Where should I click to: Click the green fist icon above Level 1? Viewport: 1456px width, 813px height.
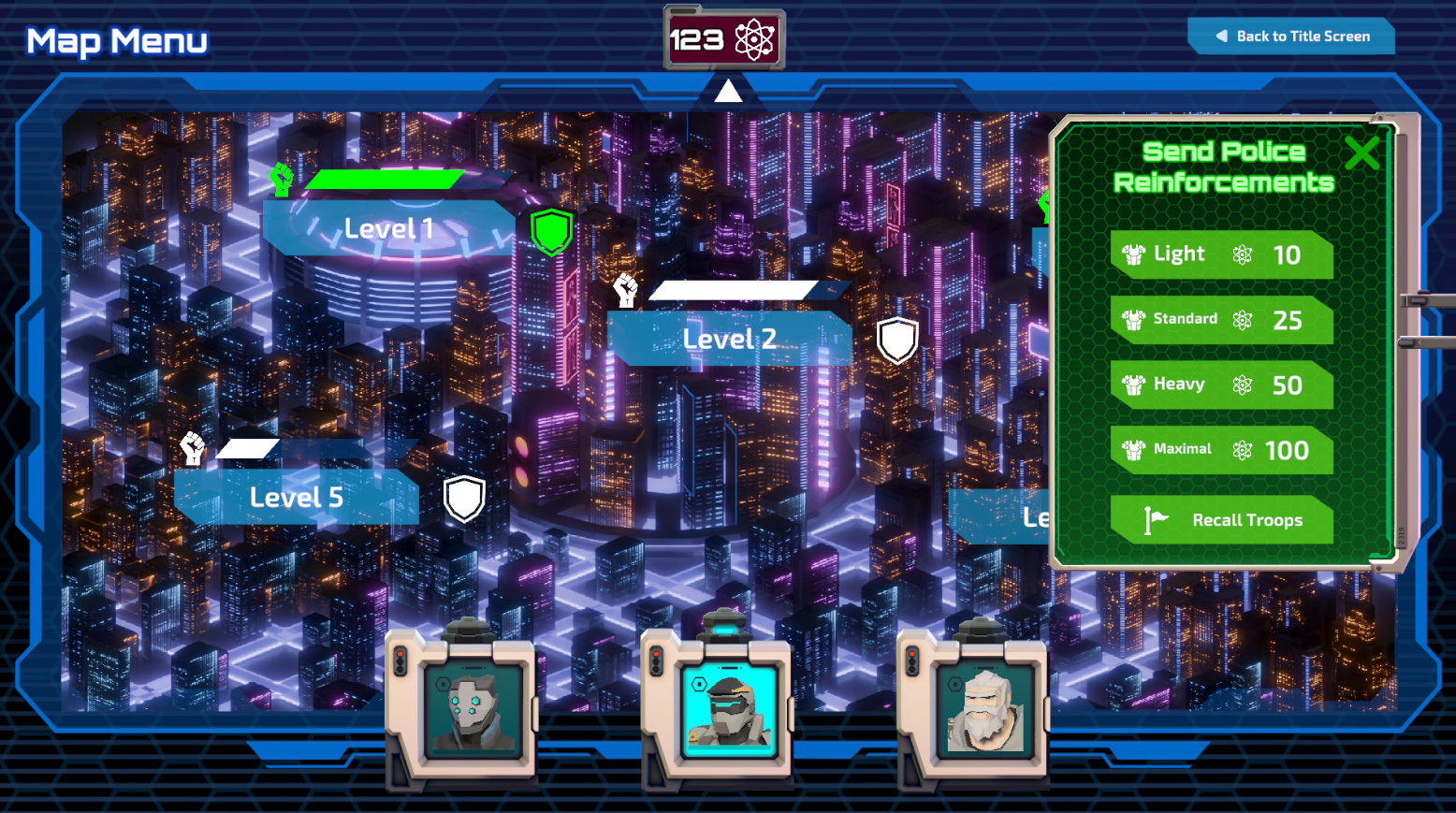coord(281,178)
